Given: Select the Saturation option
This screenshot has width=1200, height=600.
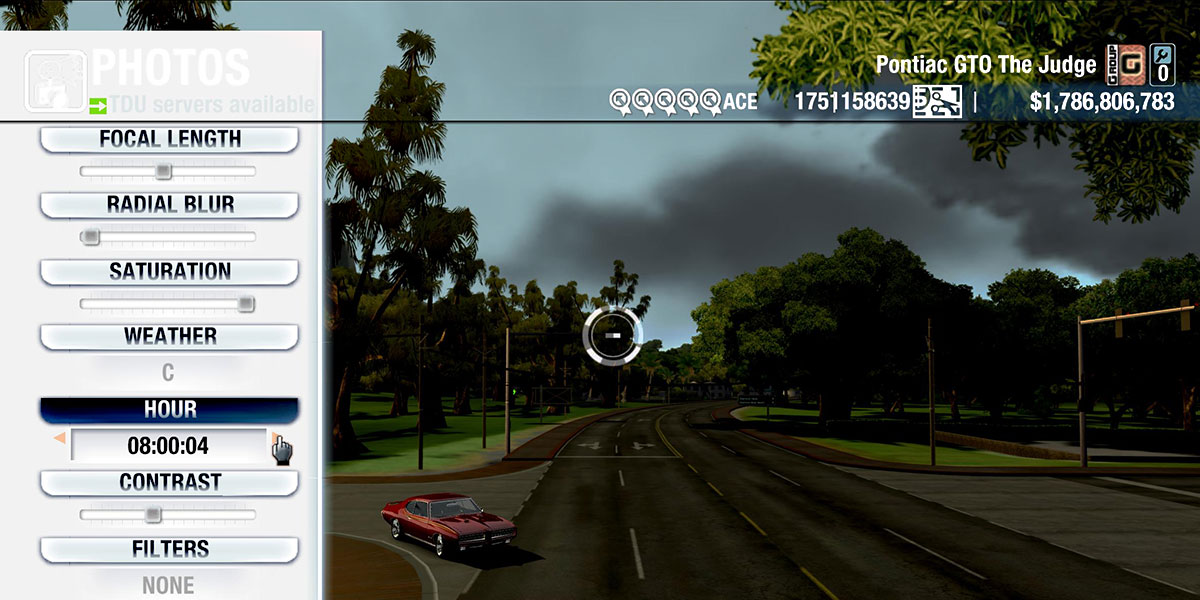Looking at the screenshot, I should coord(169,272).
